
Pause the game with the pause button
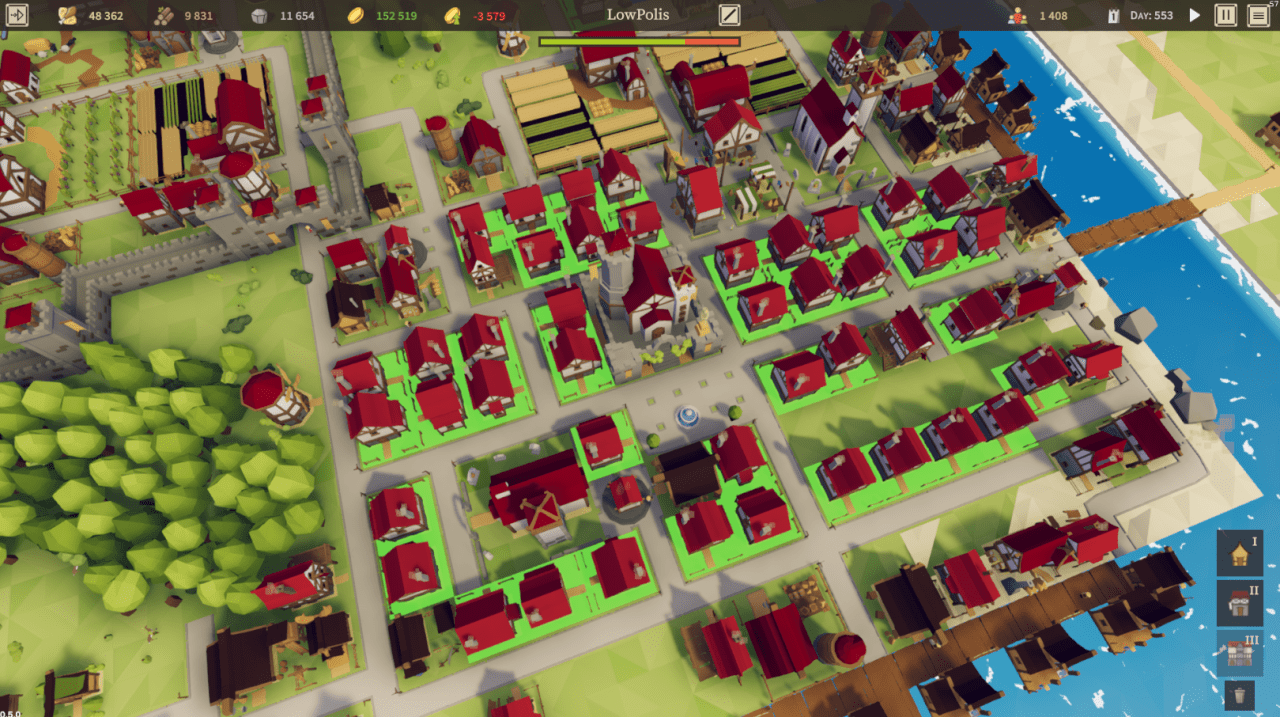[1225, 15]
